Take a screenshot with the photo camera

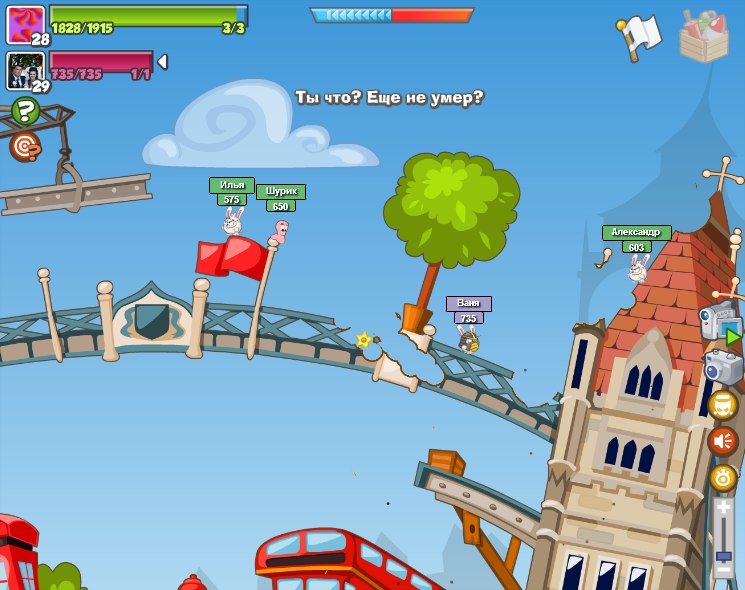(724, 367)
